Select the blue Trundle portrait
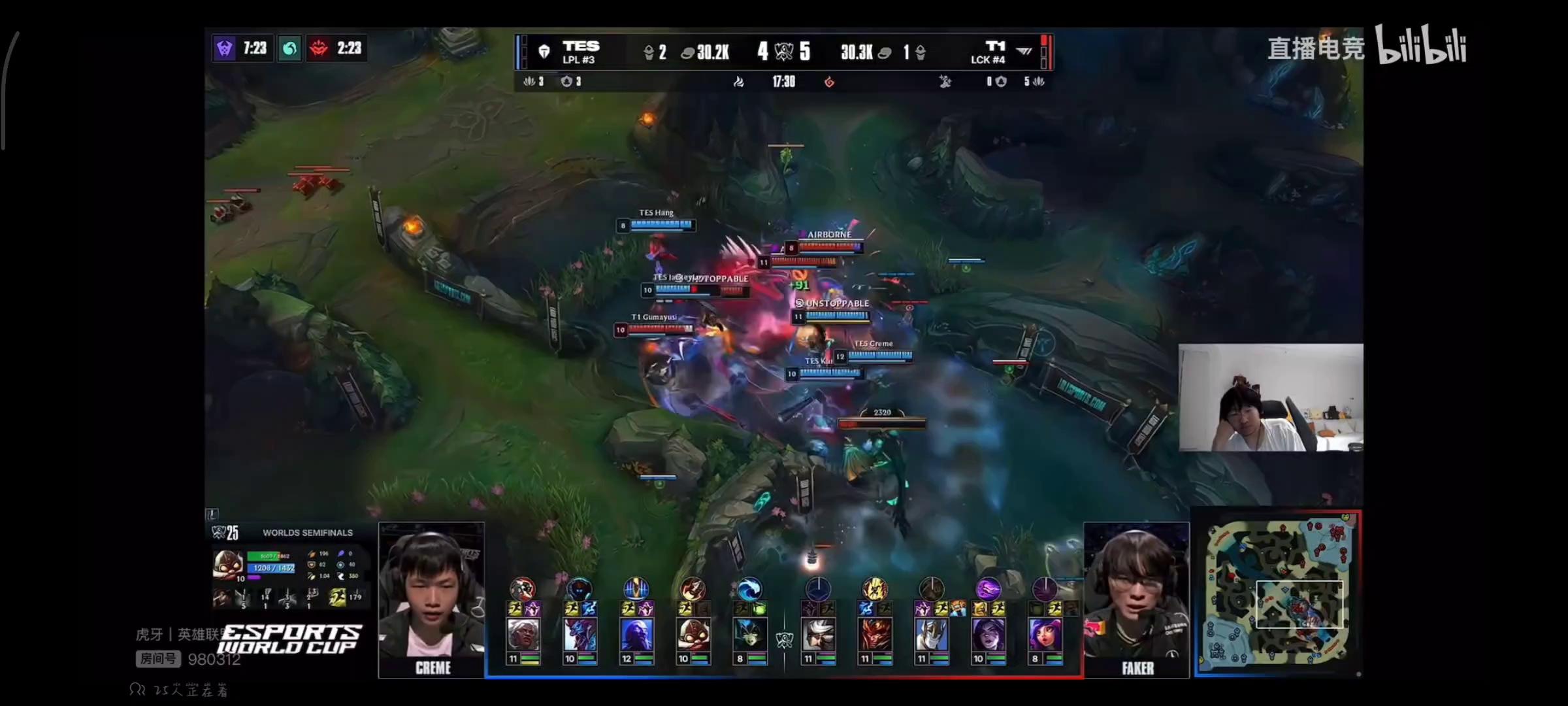The image size is (1568, 706). (x=580, y=635)
